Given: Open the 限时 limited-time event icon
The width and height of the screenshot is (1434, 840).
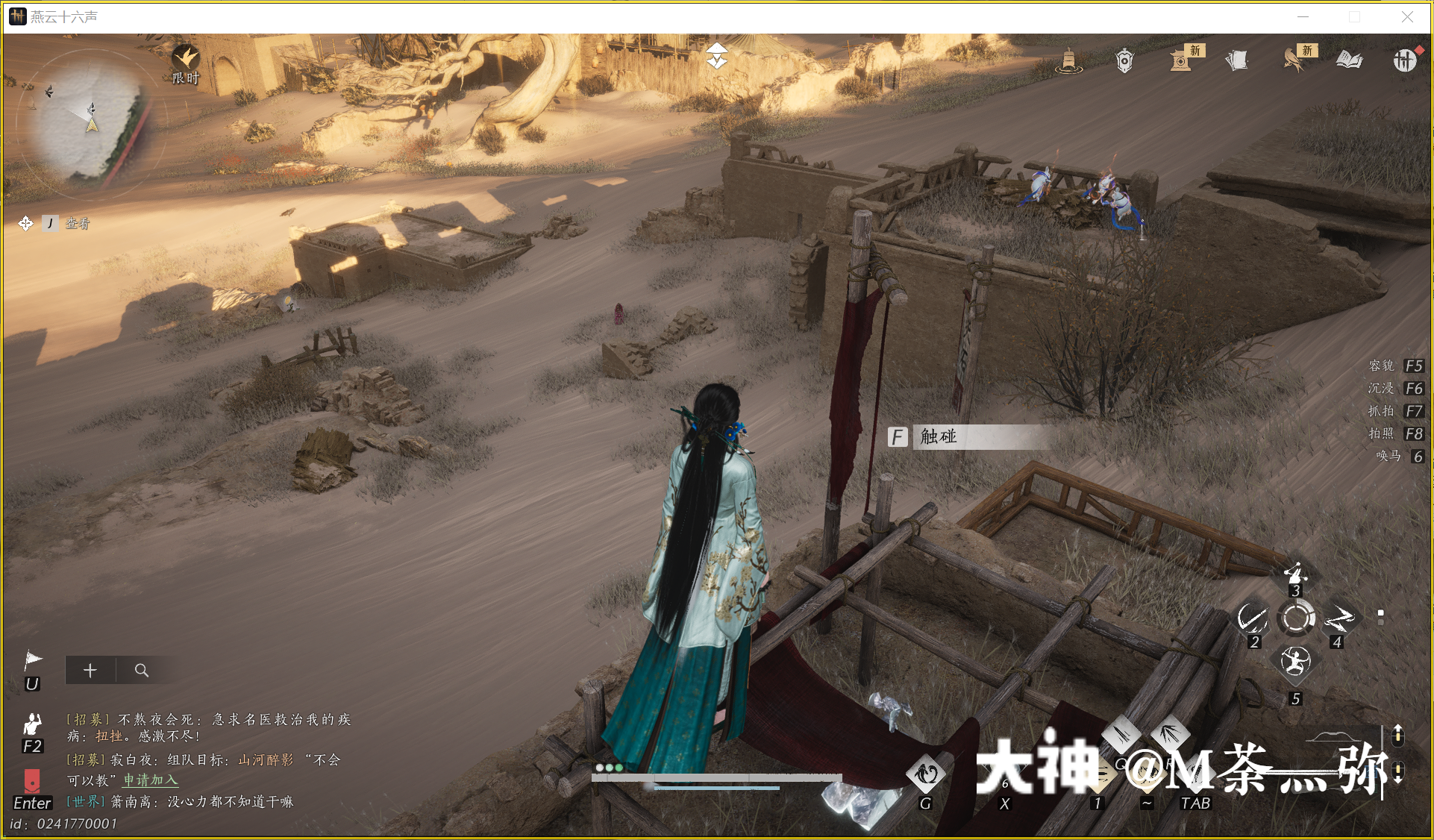Looking at the screenshot, I should [x=185, y=59].
